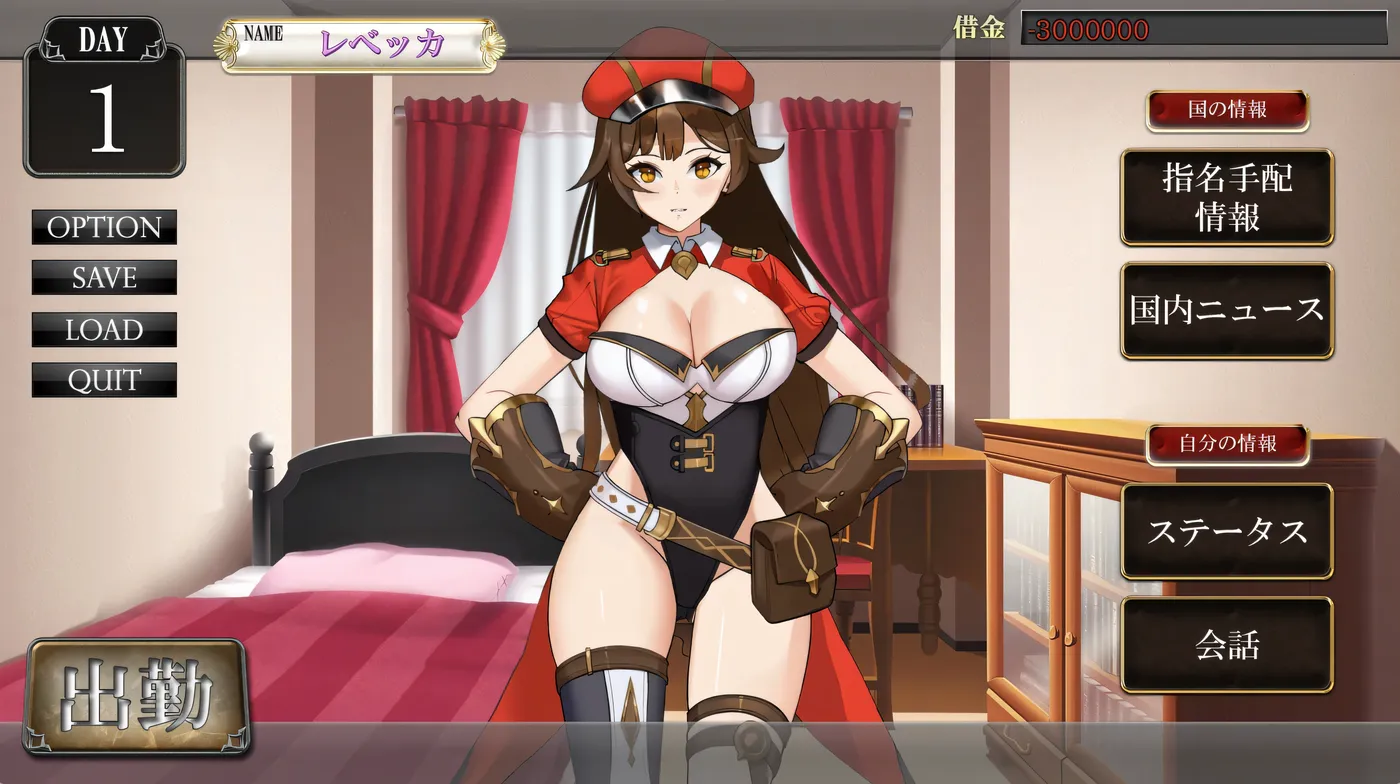
Task: Open the 指名手配情報 wanted information screen
Action: tap(1228, 197)
